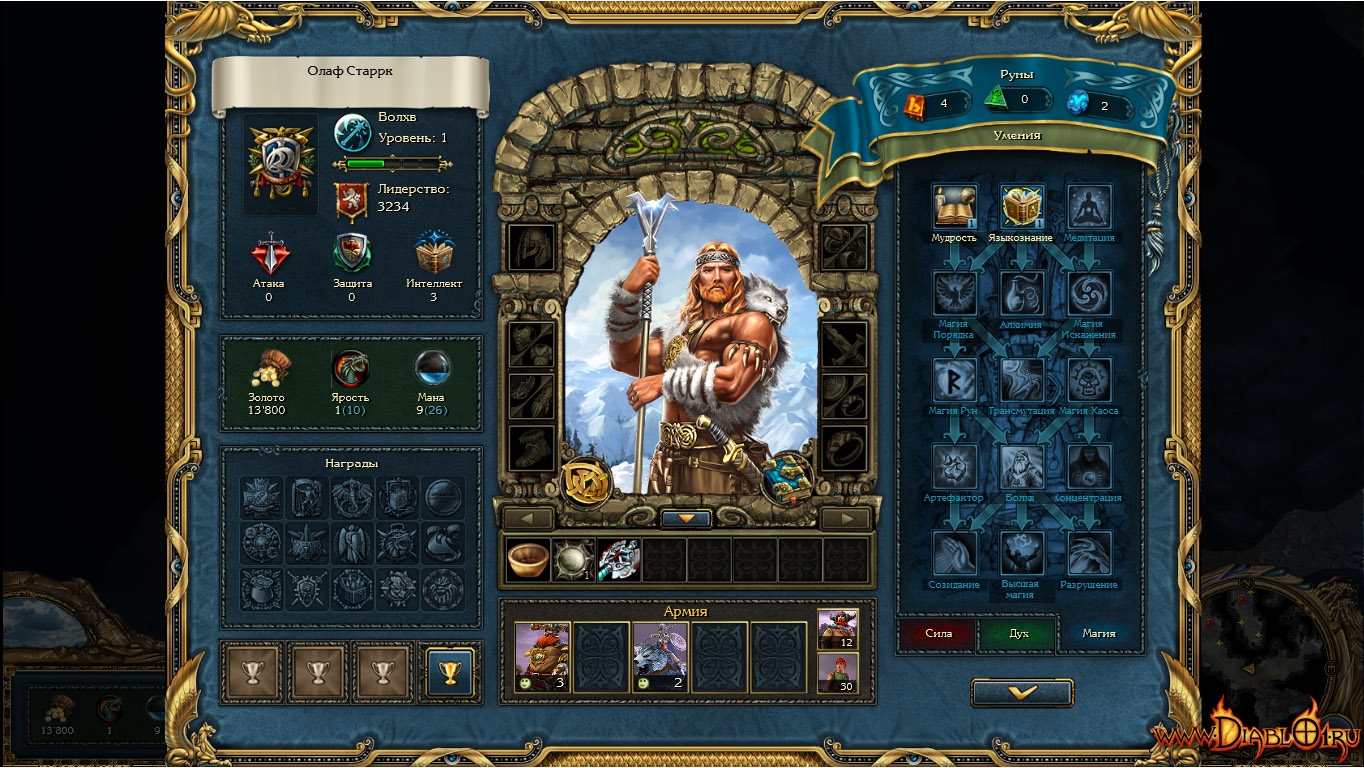
Task: Open the blue spellbook icon
Action: click(x=785, y=478)
